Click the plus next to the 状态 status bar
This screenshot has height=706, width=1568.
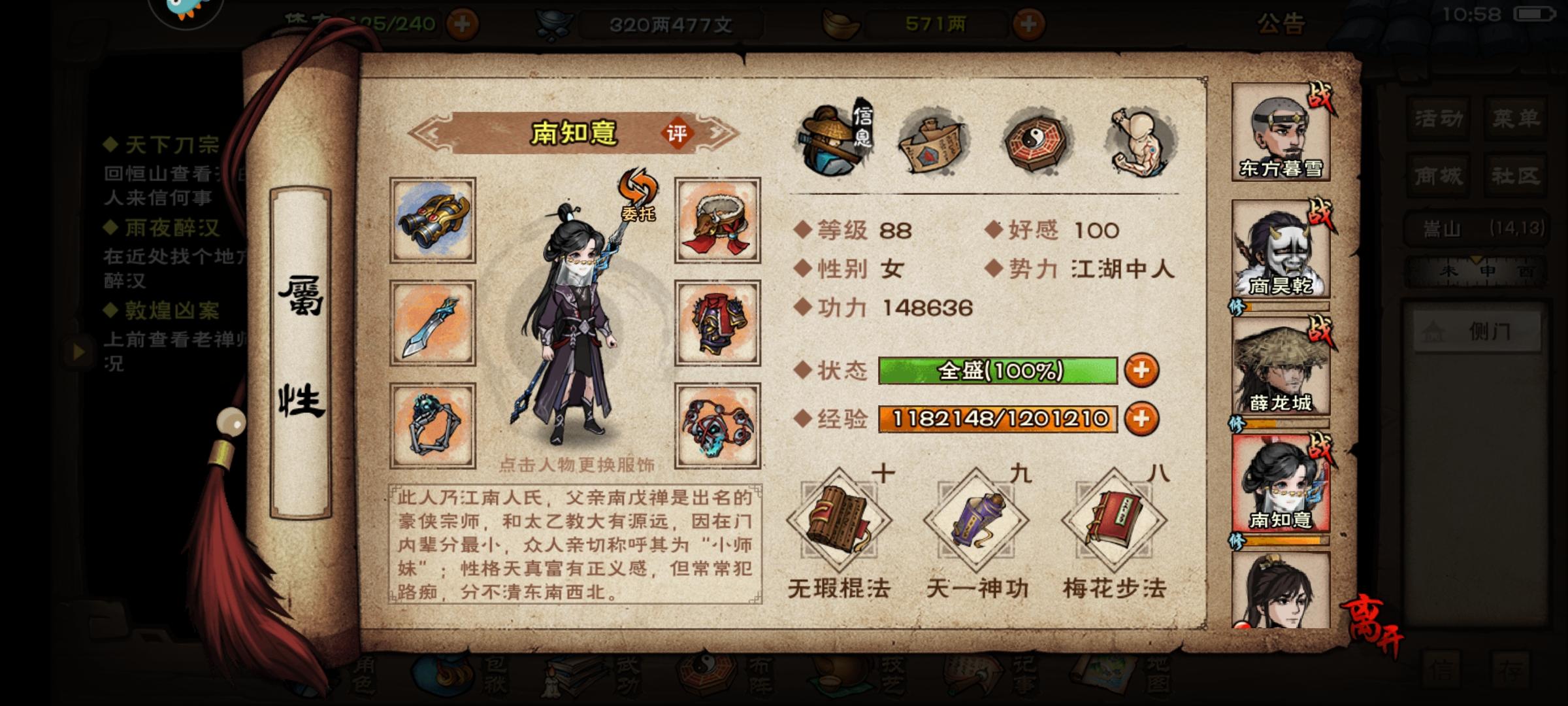click(x=1141, y=373)
